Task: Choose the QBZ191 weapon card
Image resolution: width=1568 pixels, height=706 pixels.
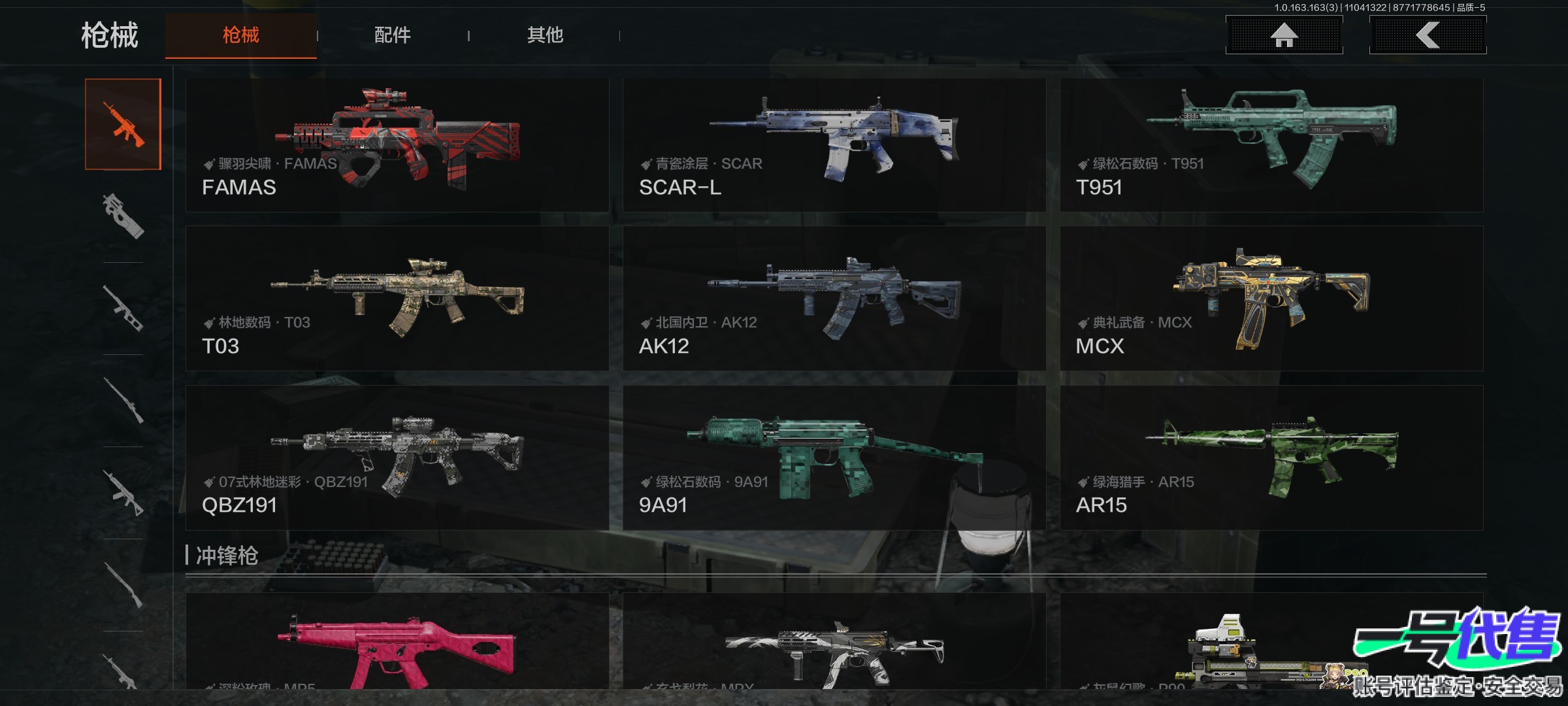Action: 397,458
